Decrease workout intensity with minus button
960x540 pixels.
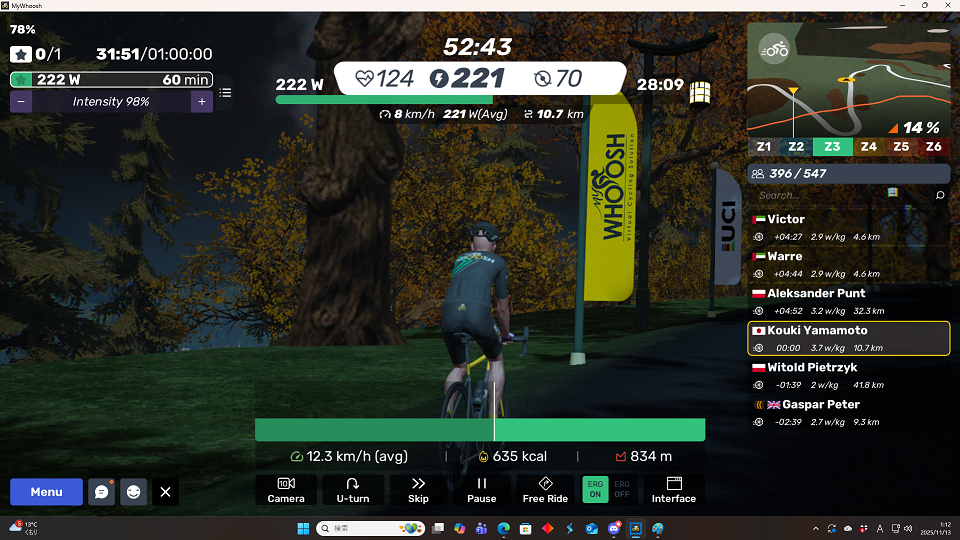pyautogui.click(x=22, y=102)
